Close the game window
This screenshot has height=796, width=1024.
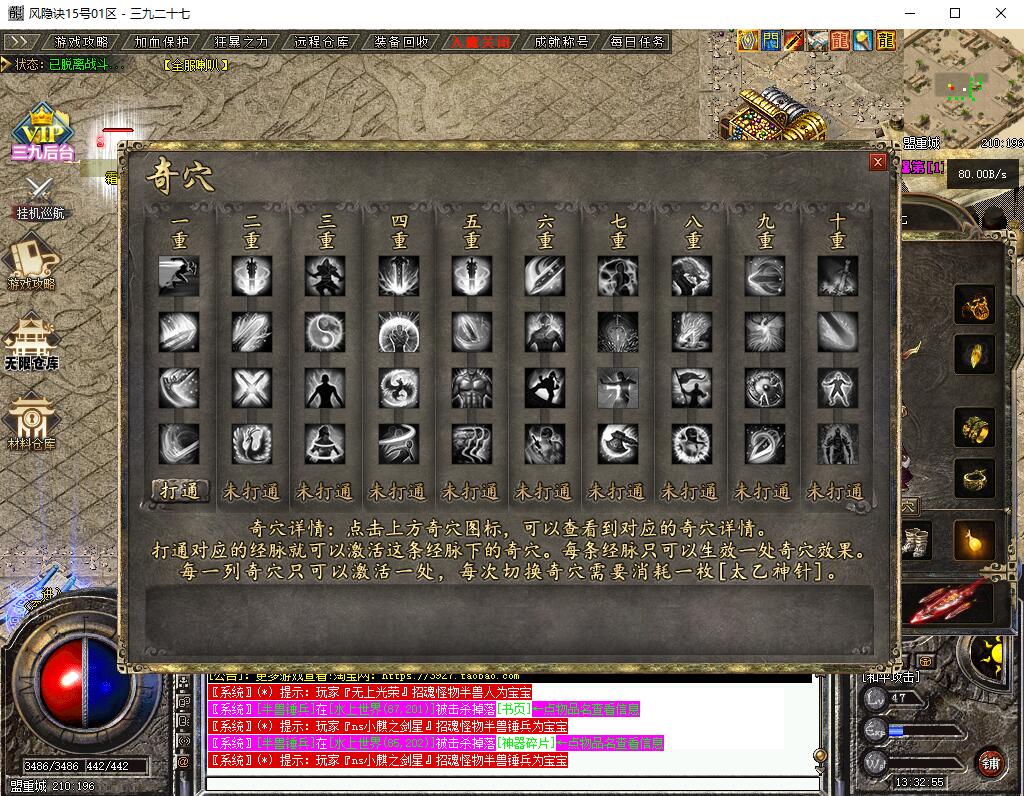(999, 13)
